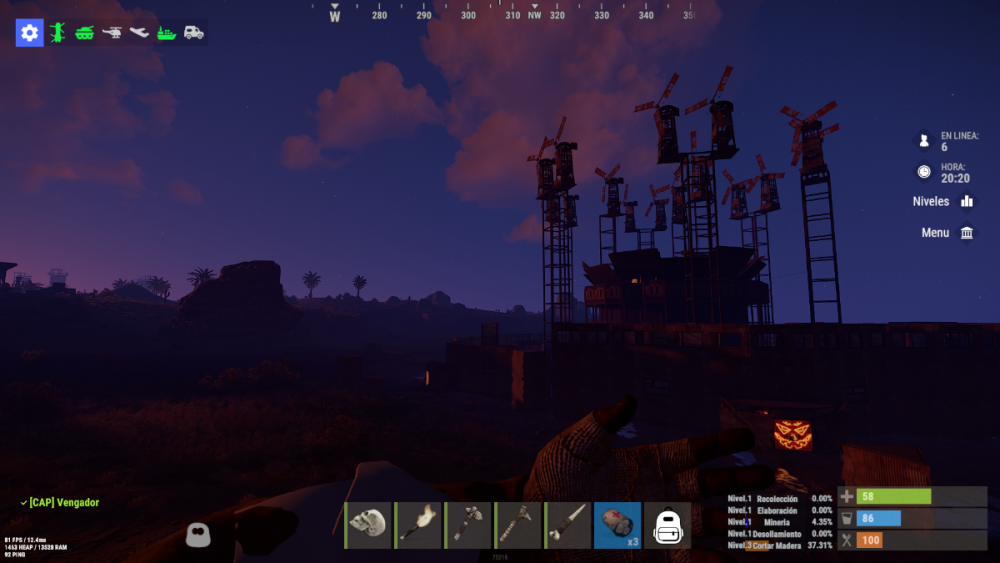Image resolution: width=1000 pixels, height=563 pixels.
Task: Select the helicopter event icon
Action: coord(112,33)
